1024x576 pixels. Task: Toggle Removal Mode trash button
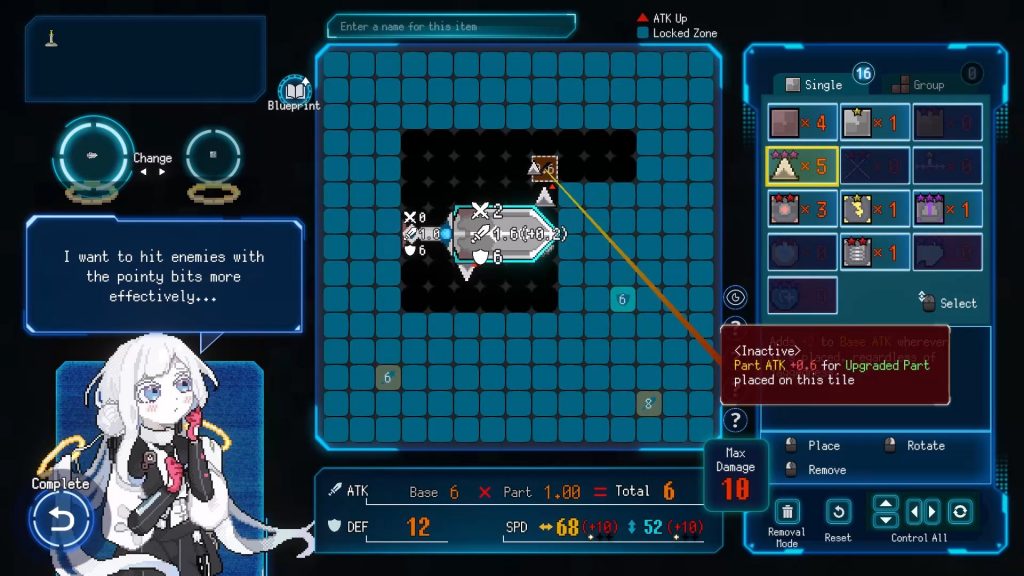coord(787,512)
